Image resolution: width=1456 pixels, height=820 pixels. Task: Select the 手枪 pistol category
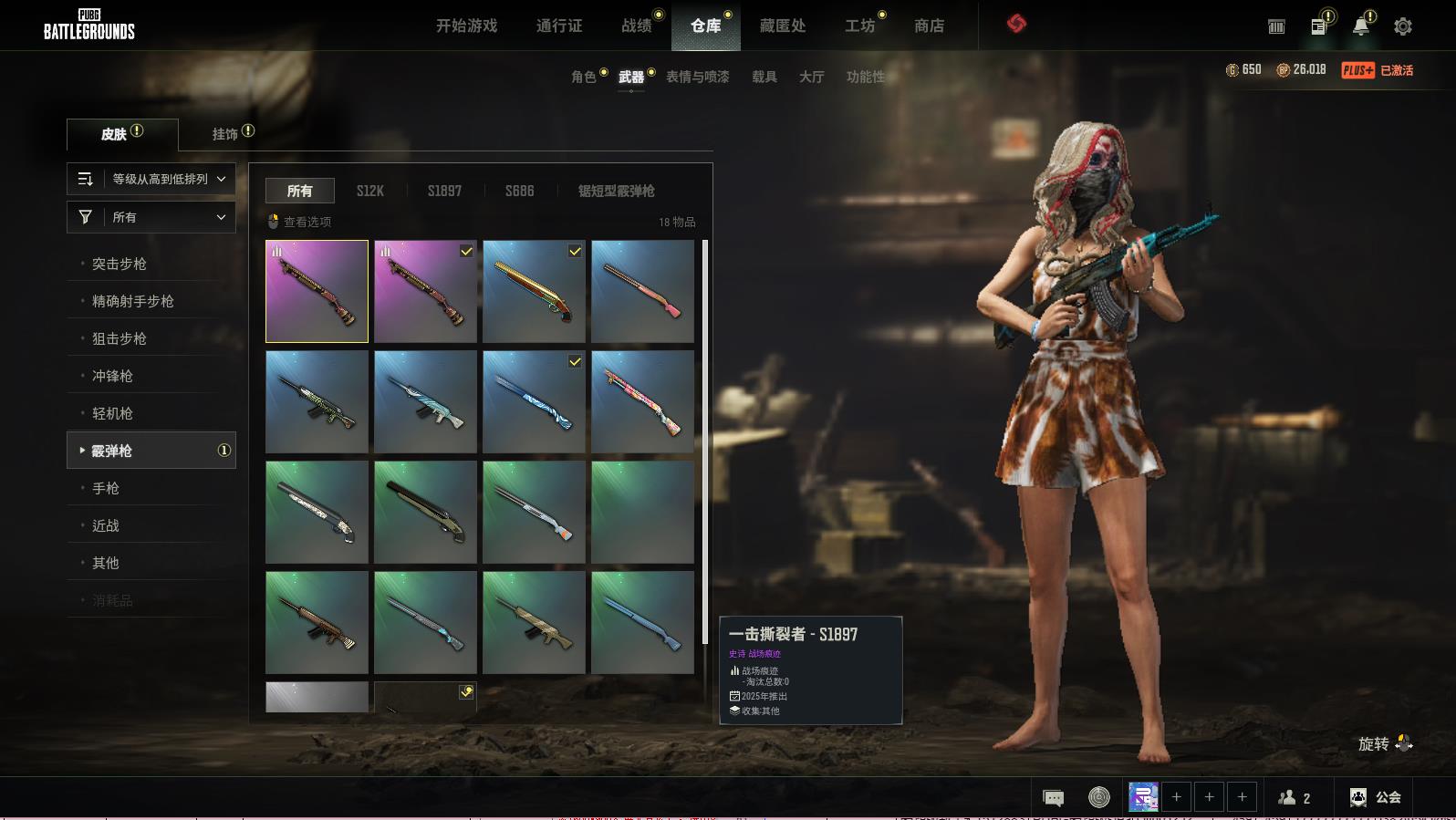(x=106, y=488)
